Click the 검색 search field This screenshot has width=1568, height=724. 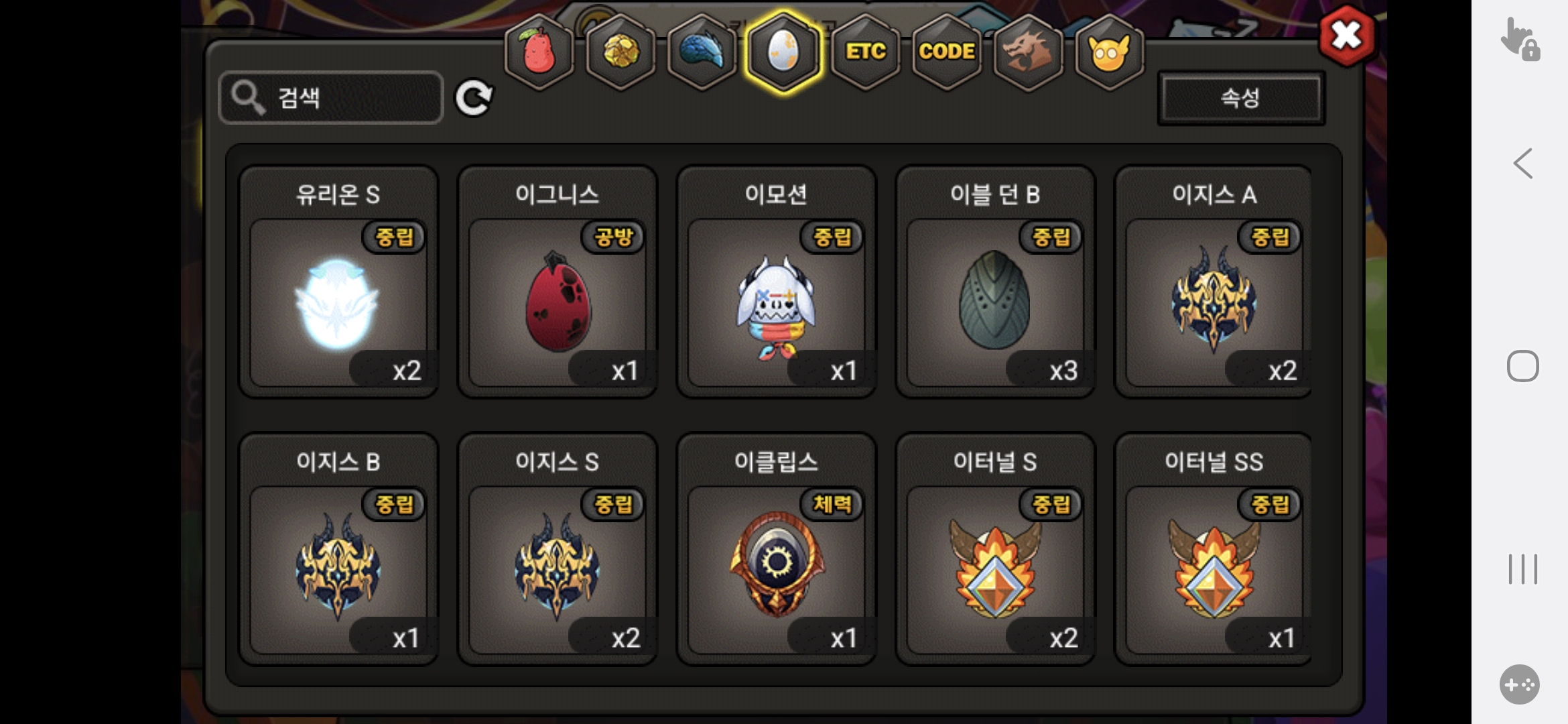[331, 98]
